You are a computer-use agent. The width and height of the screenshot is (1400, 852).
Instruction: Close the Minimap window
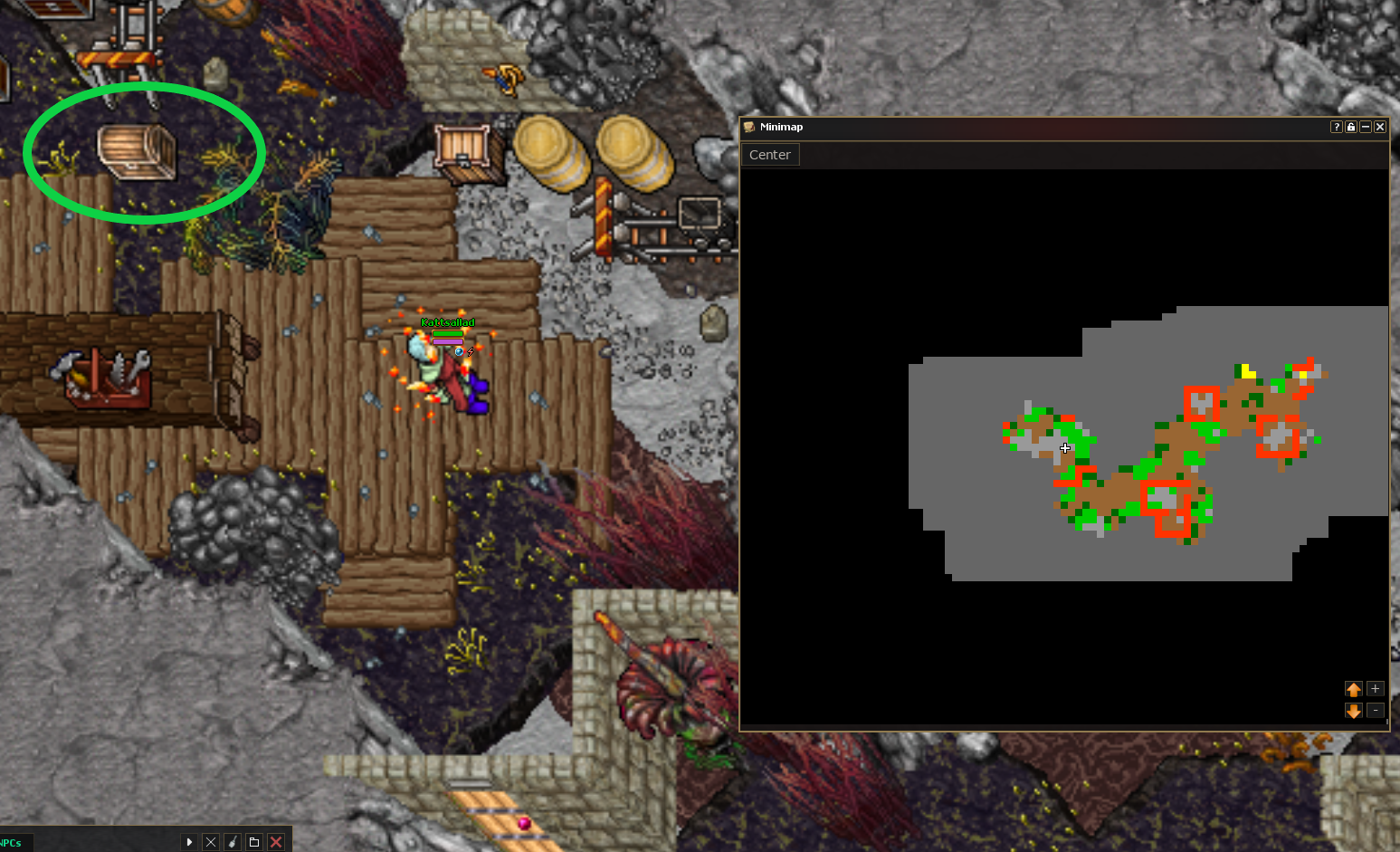pyautogui.click(x=1380, y=127)
